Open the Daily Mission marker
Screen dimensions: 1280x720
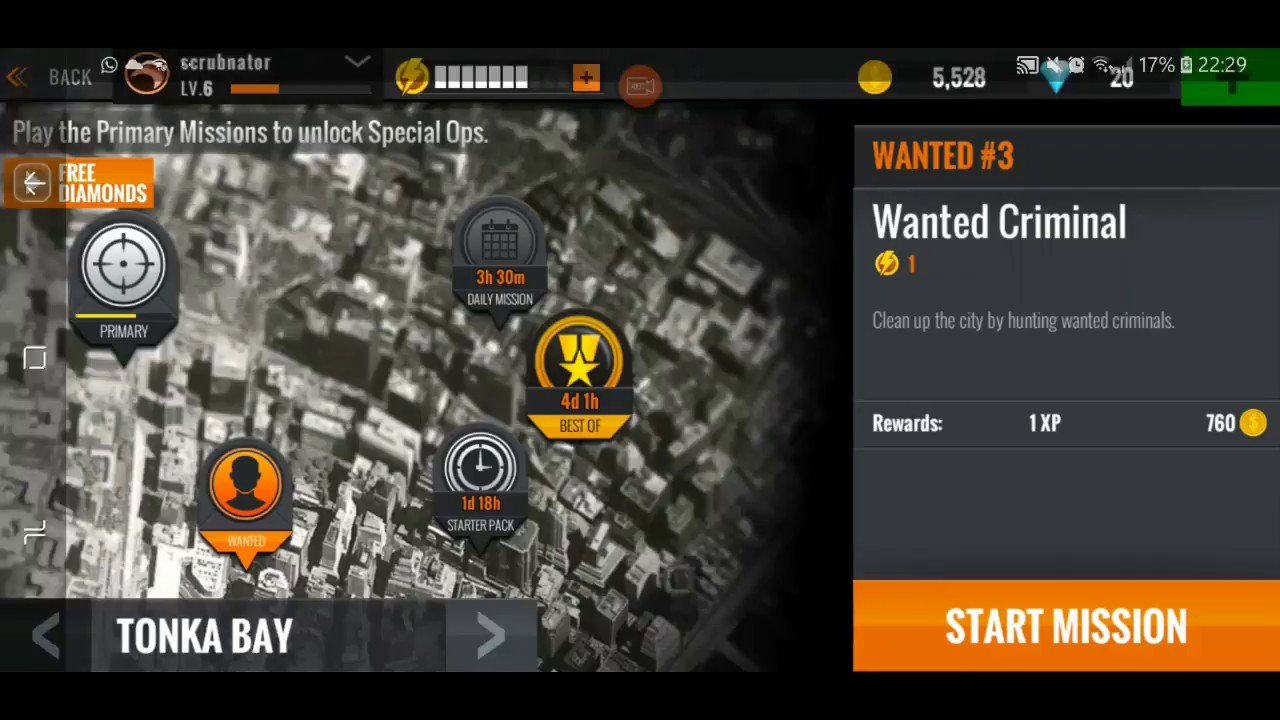pos(500,245)
